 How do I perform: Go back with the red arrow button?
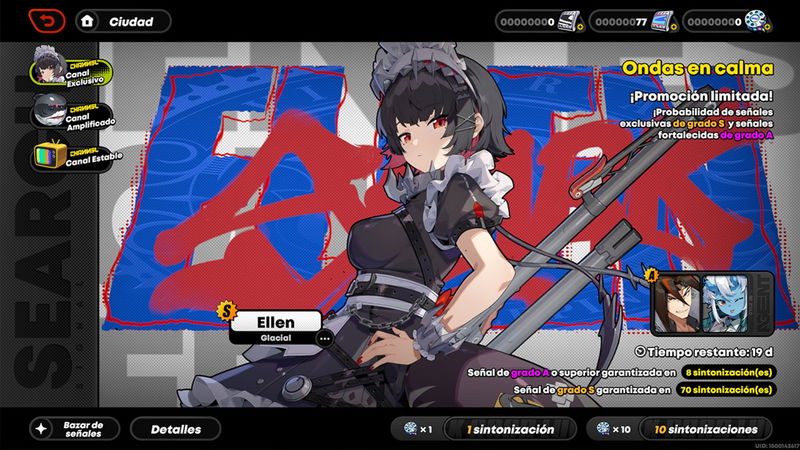(x=47, y=21)
